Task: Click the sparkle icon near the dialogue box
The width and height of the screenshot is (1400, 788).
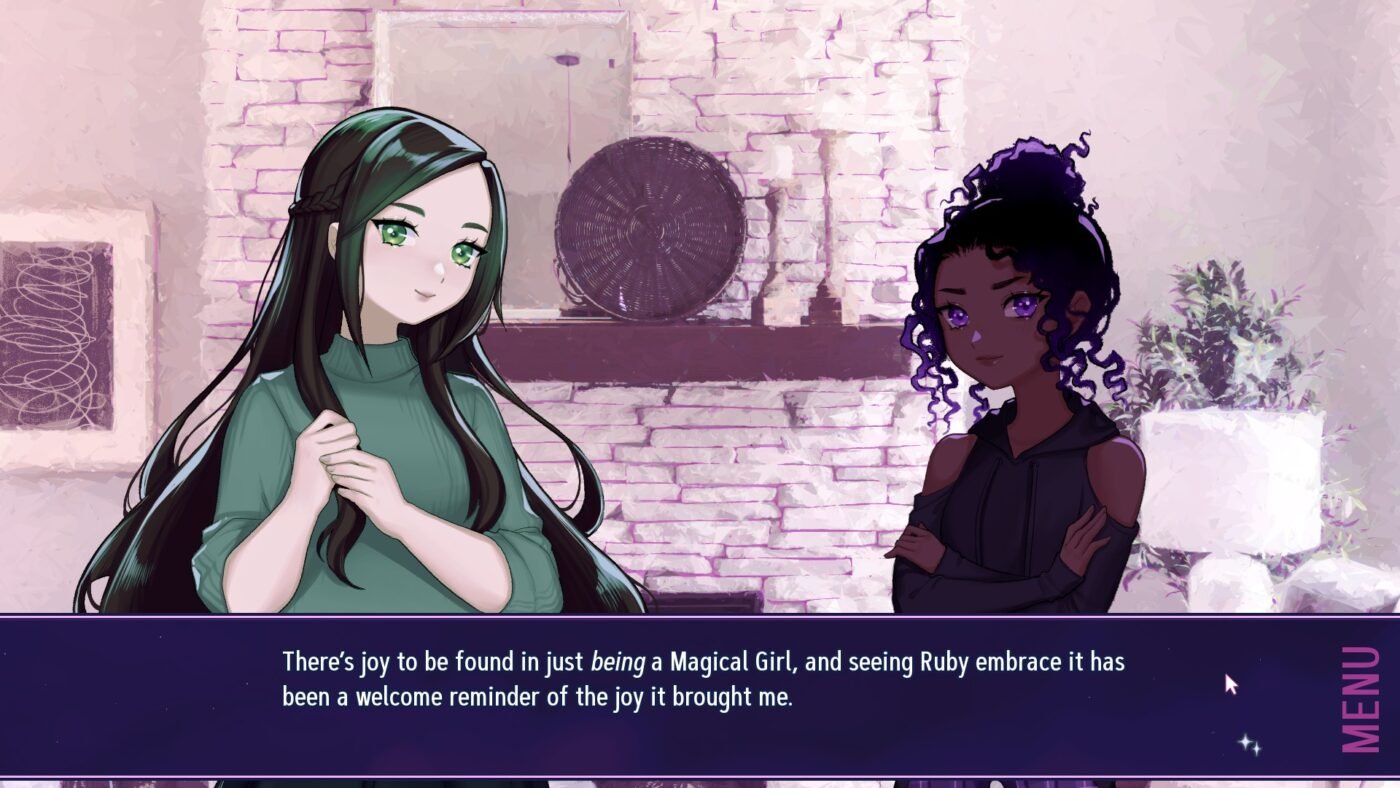Action: pos(1246,744)
